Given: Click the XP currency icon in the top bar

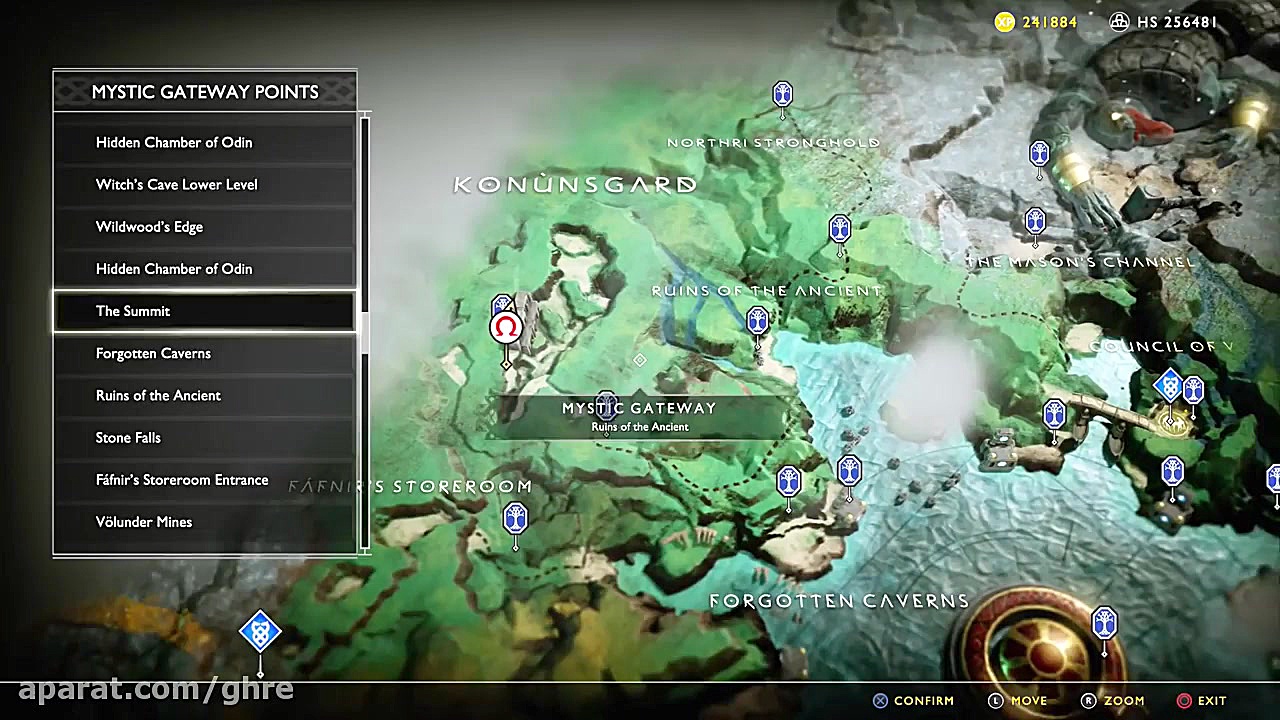Looking at the screenshot, I should (1003, 22).
